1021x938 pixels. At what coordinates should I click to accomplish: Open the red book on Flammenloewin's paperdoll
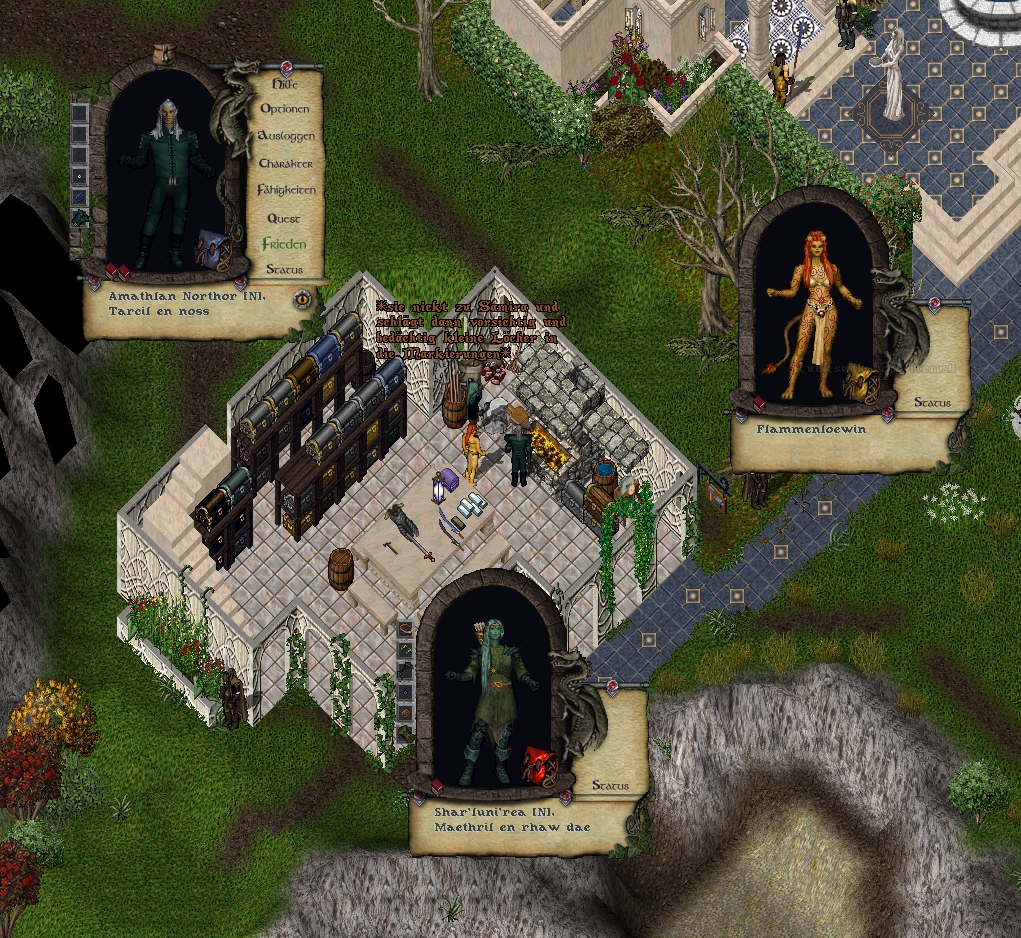click(x=760, y=403)
